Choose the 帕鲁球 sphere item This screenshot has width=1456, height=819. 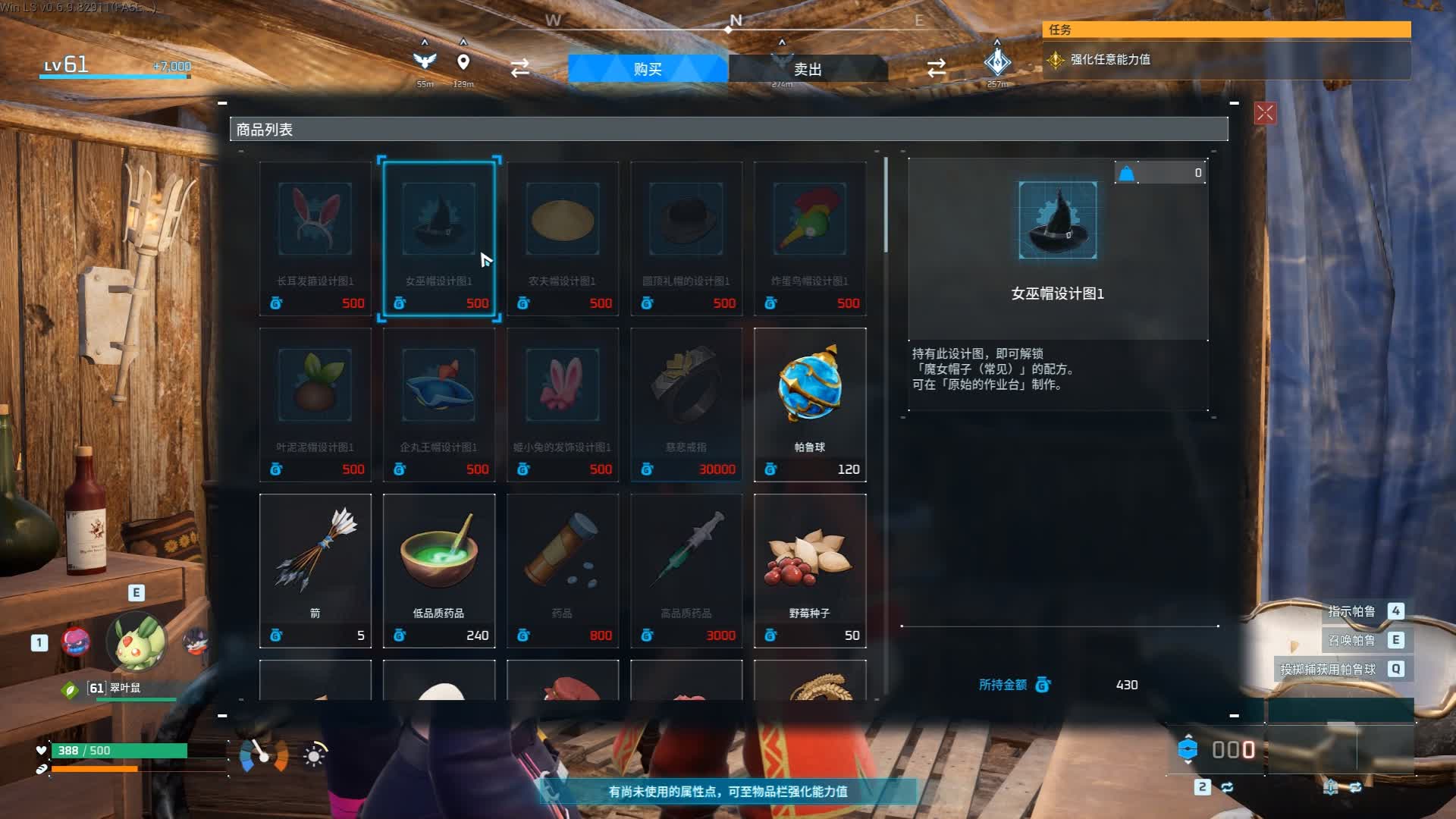[809, 404]
